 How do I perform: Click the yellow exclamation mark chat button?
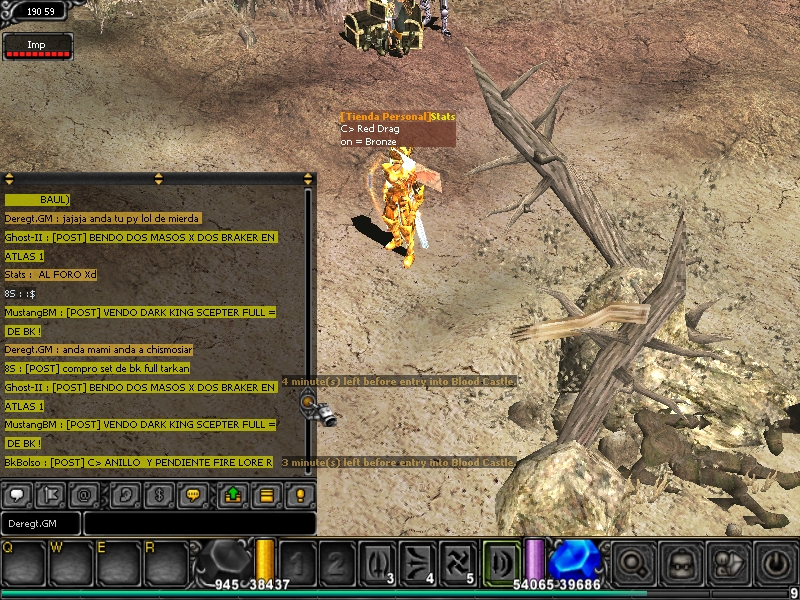pyautogui.click(x=299, y=494)
